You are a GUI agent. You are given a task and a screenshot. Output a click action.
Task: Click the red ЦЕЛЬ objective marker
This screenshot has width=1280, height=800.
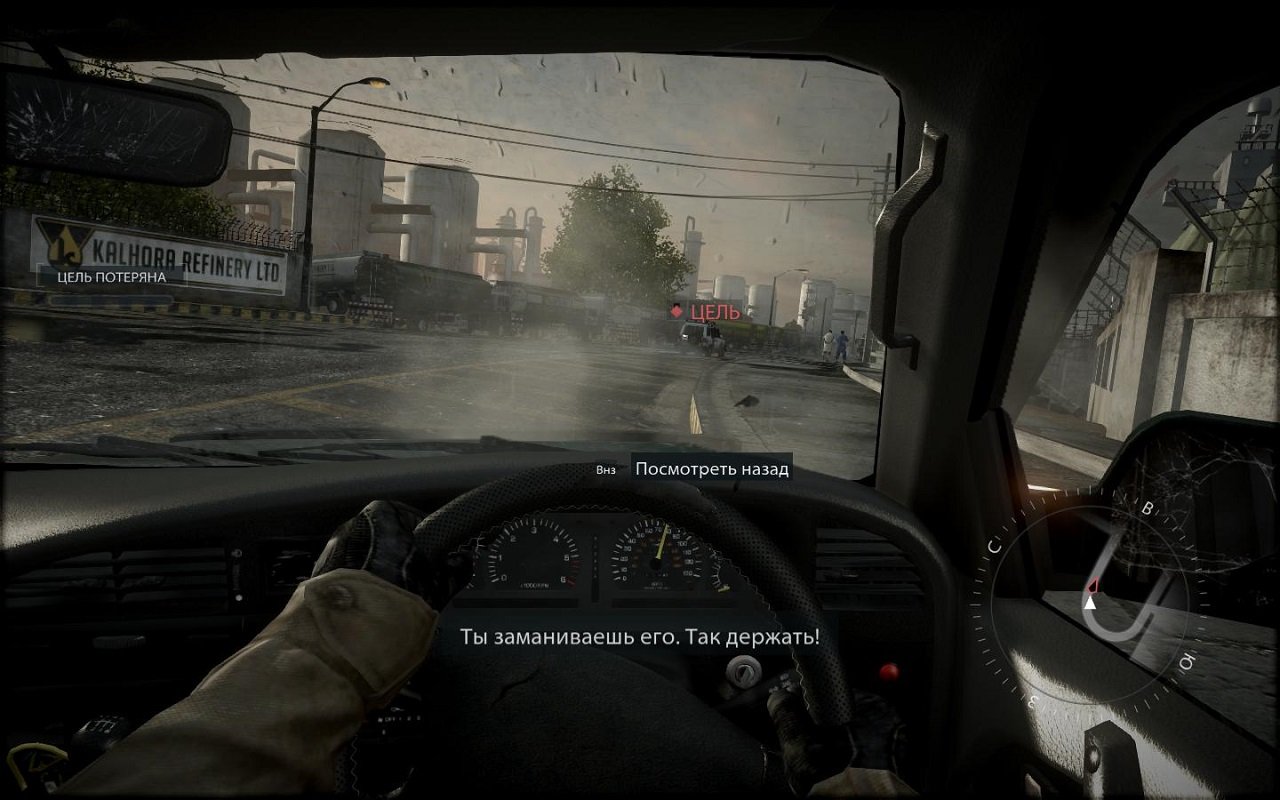[712, 313]
